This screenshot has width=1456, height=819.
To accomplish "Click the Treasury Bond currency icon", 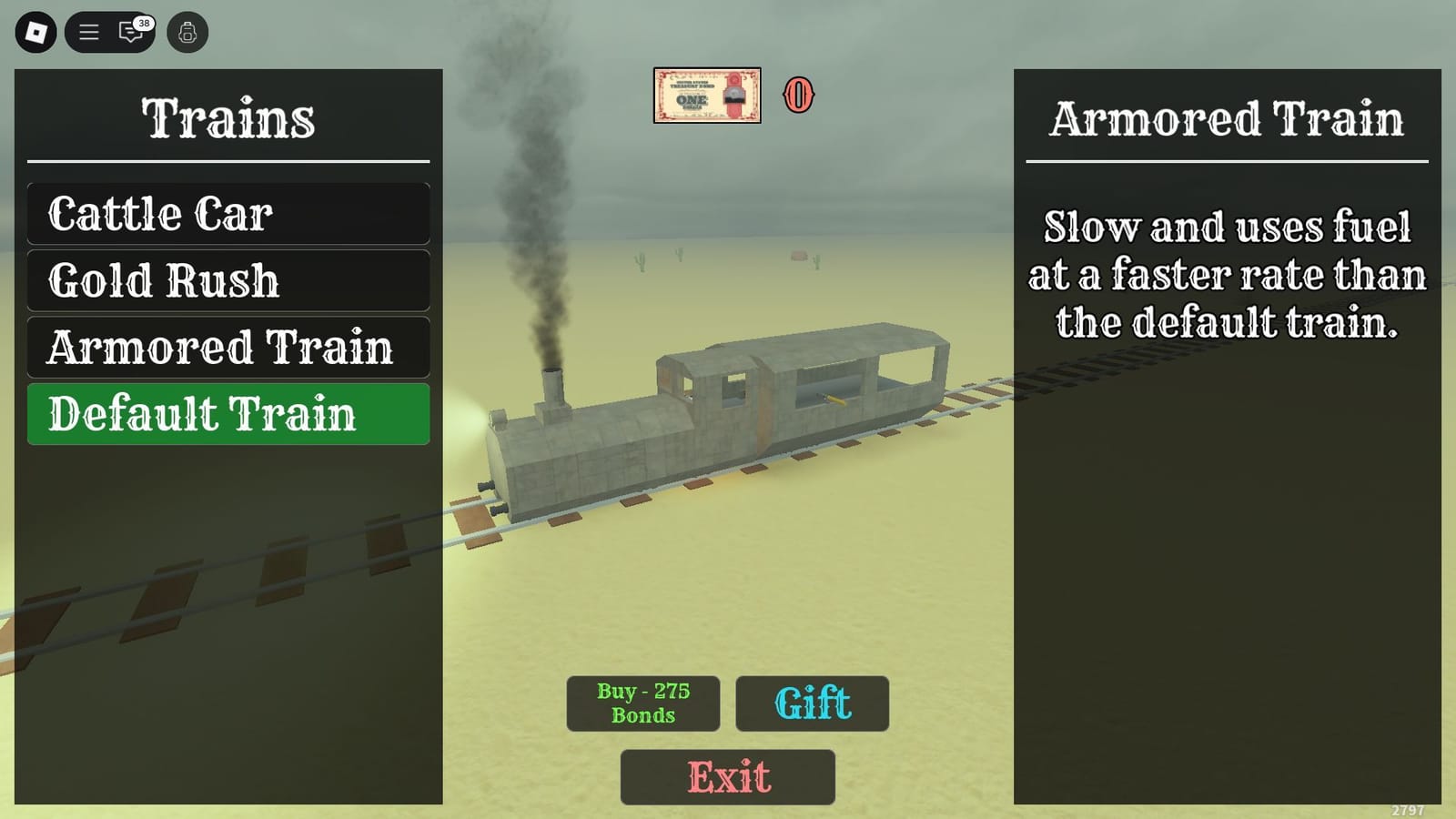I will coord(709,96).
